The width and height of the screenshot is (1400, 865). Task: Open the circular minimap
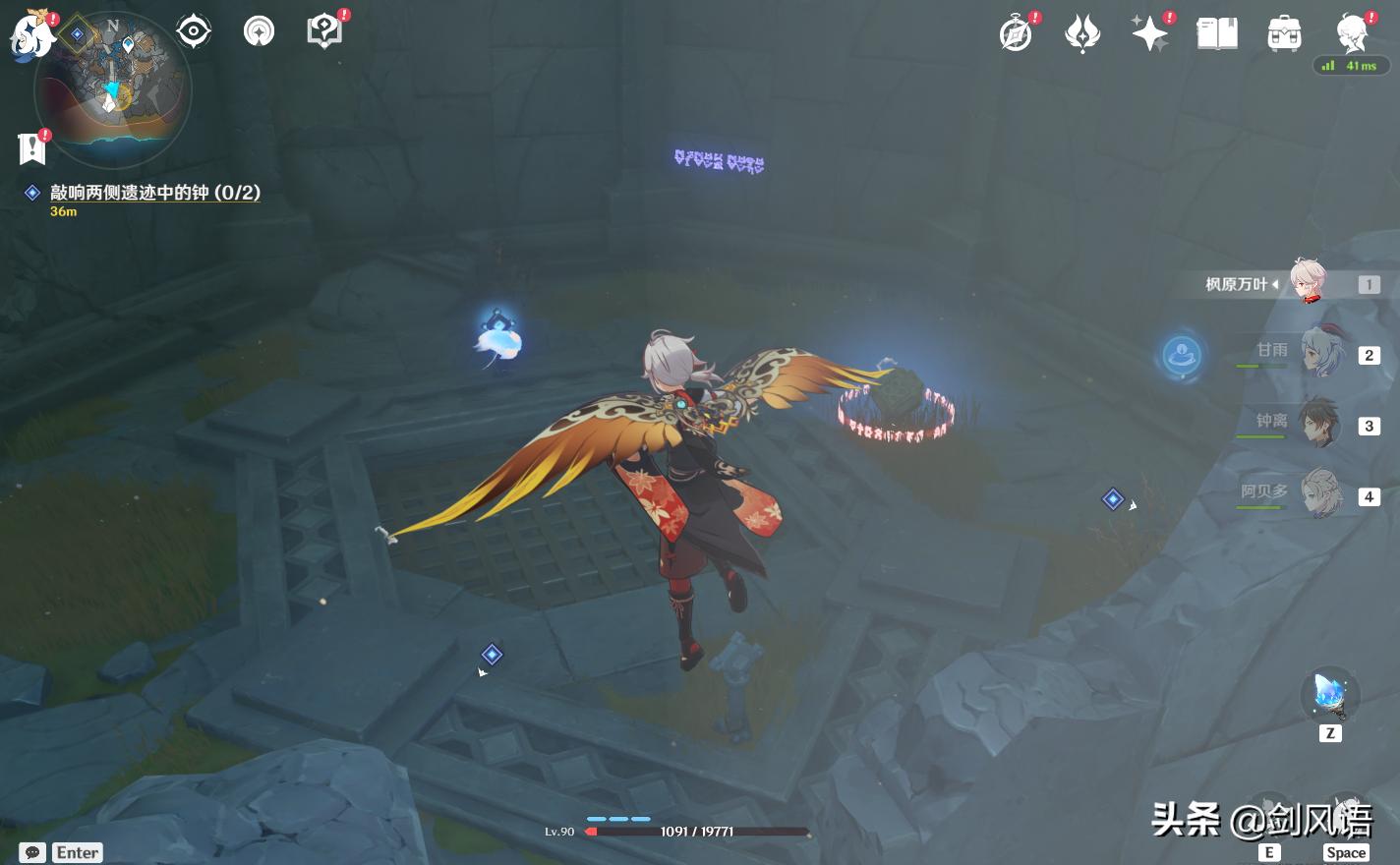113,86
